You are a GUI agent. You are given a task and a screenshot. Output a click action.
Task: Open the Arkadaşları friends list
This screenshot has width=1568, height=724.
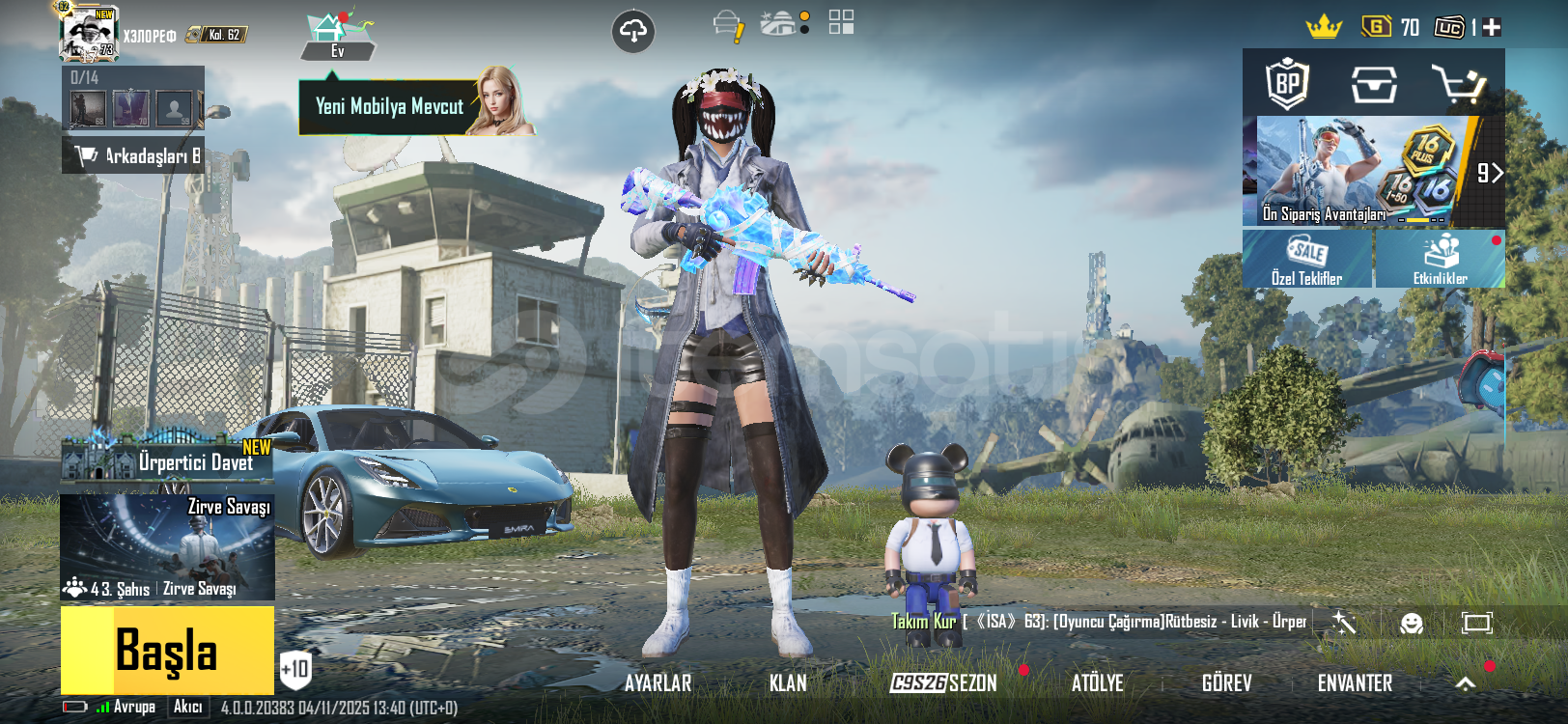click(133, 155)
